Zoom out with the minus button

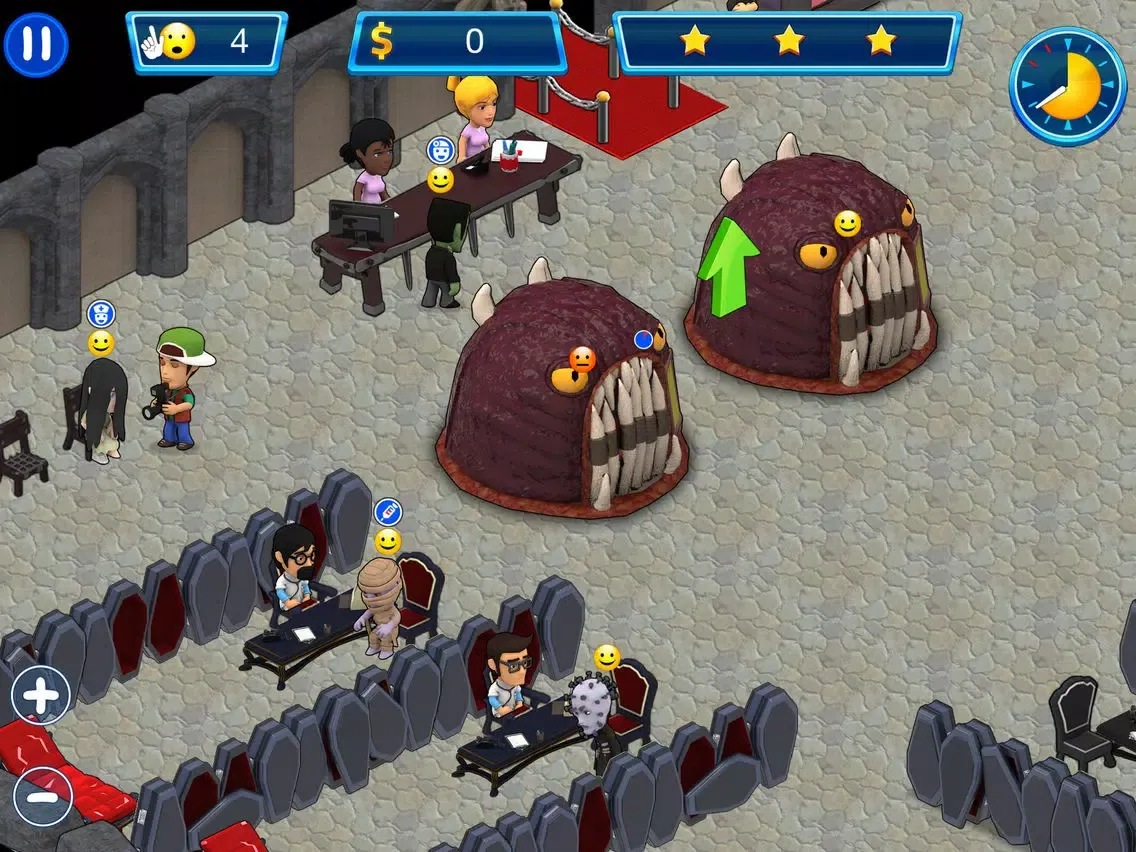43,797
